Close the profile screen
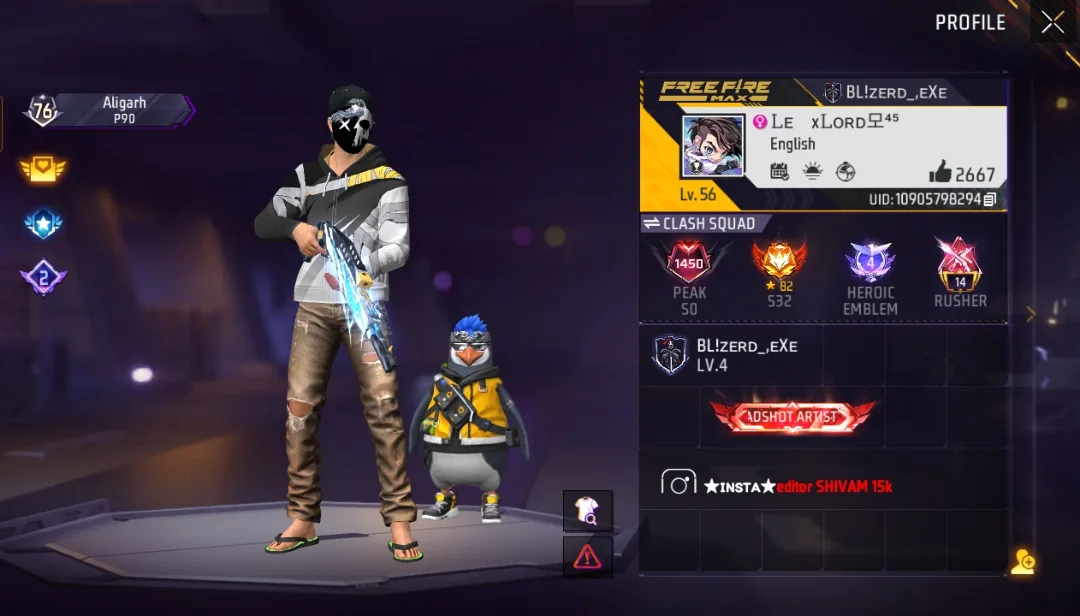Screen dimensions: 1080x616 (x=1052, y=22)
